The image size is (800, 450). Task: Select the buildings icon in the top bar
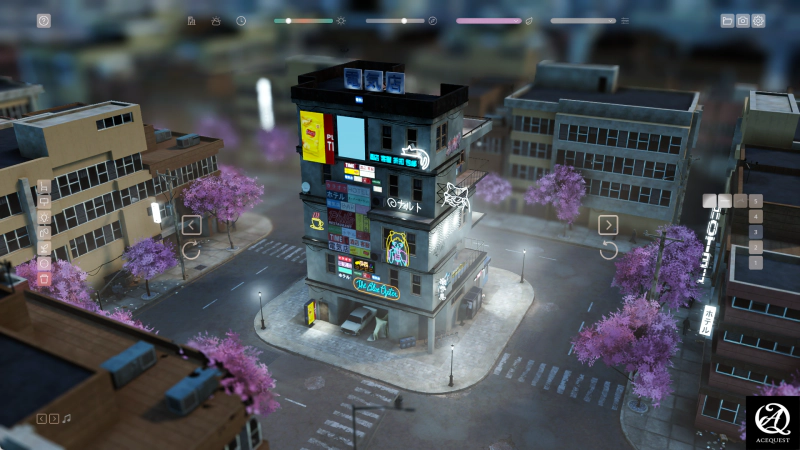pos(191,20)
